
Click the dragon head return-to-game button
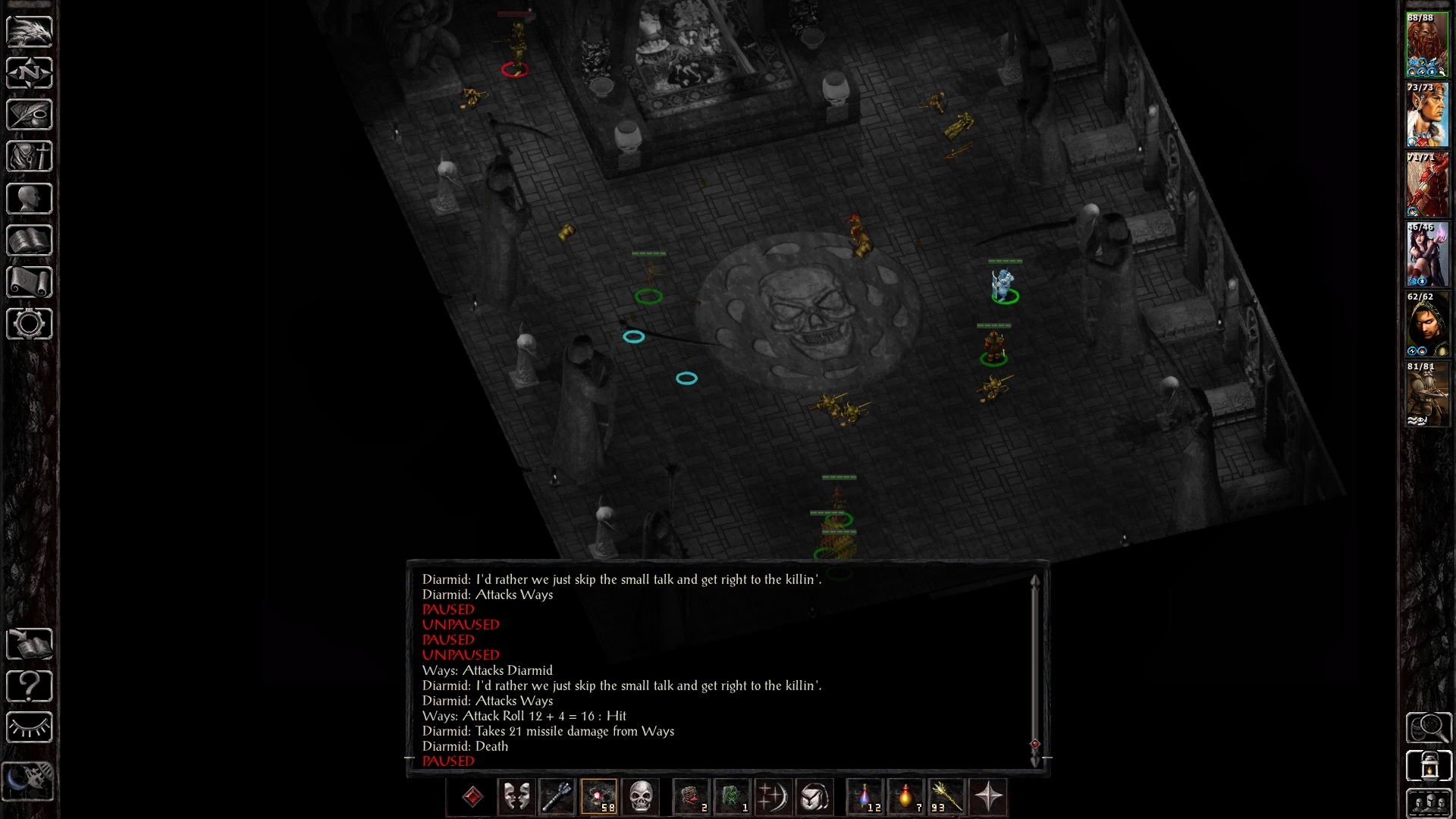pyautogui.click(x=30, y=32)
